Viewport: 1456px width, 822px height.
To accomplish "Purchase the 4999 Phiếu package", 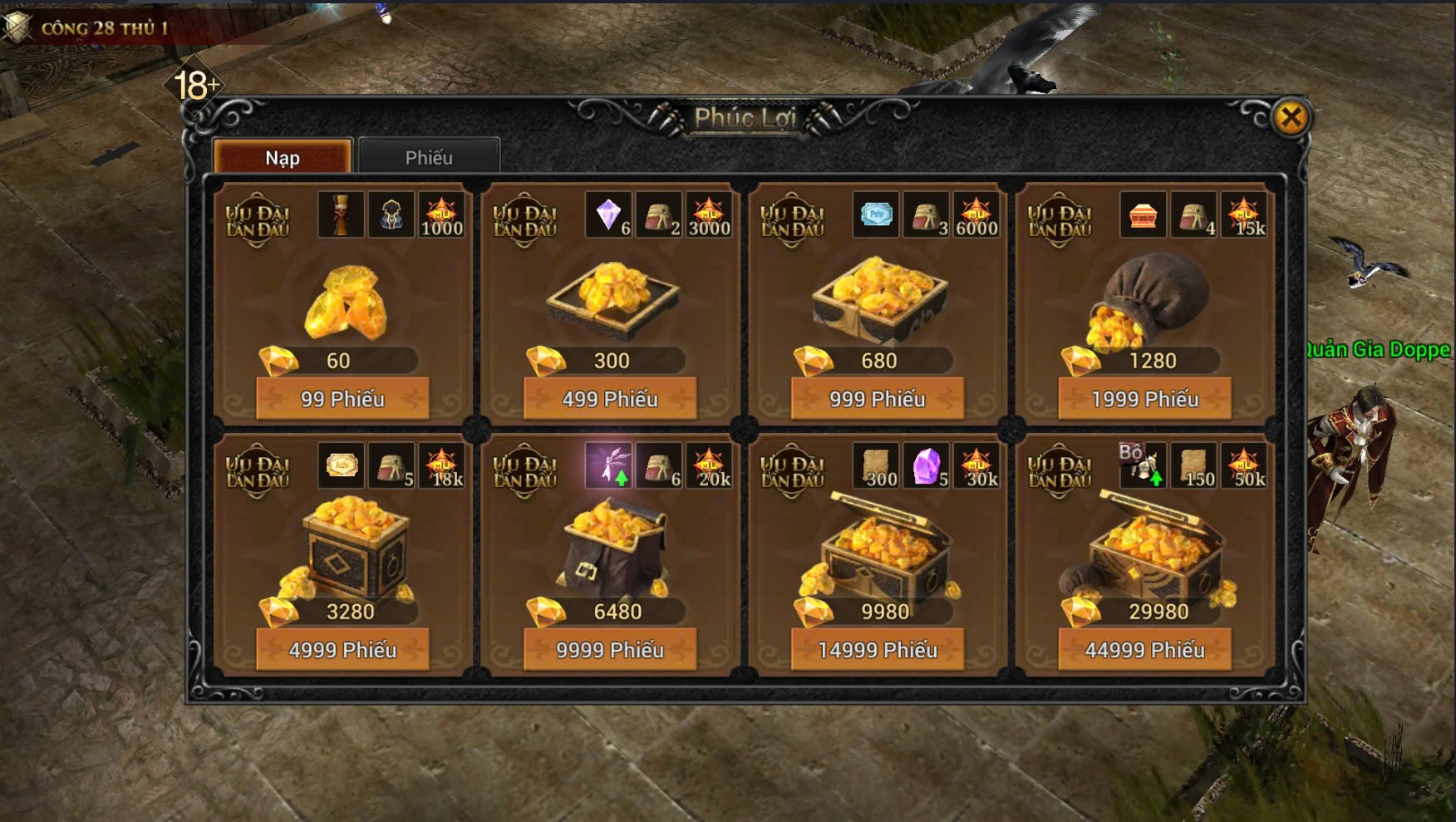I will [342, 650].
